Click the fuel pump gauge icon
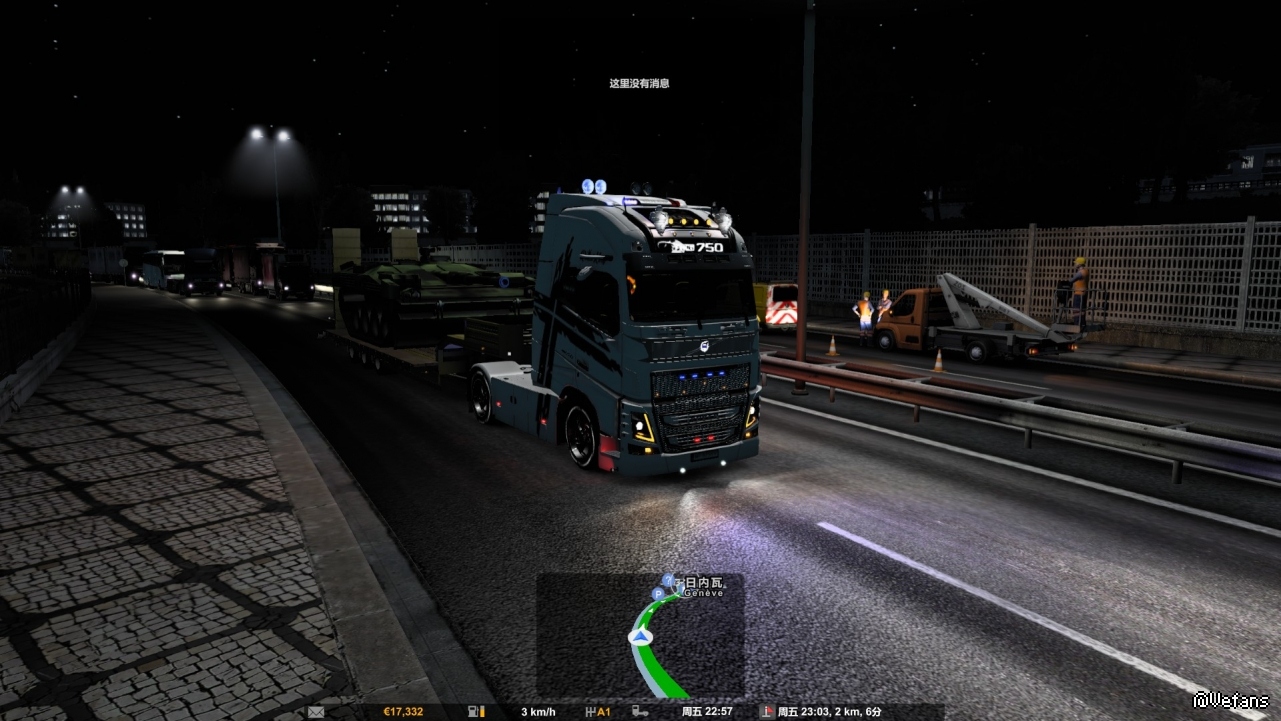1281x721 pixels. tap(474, 712)
